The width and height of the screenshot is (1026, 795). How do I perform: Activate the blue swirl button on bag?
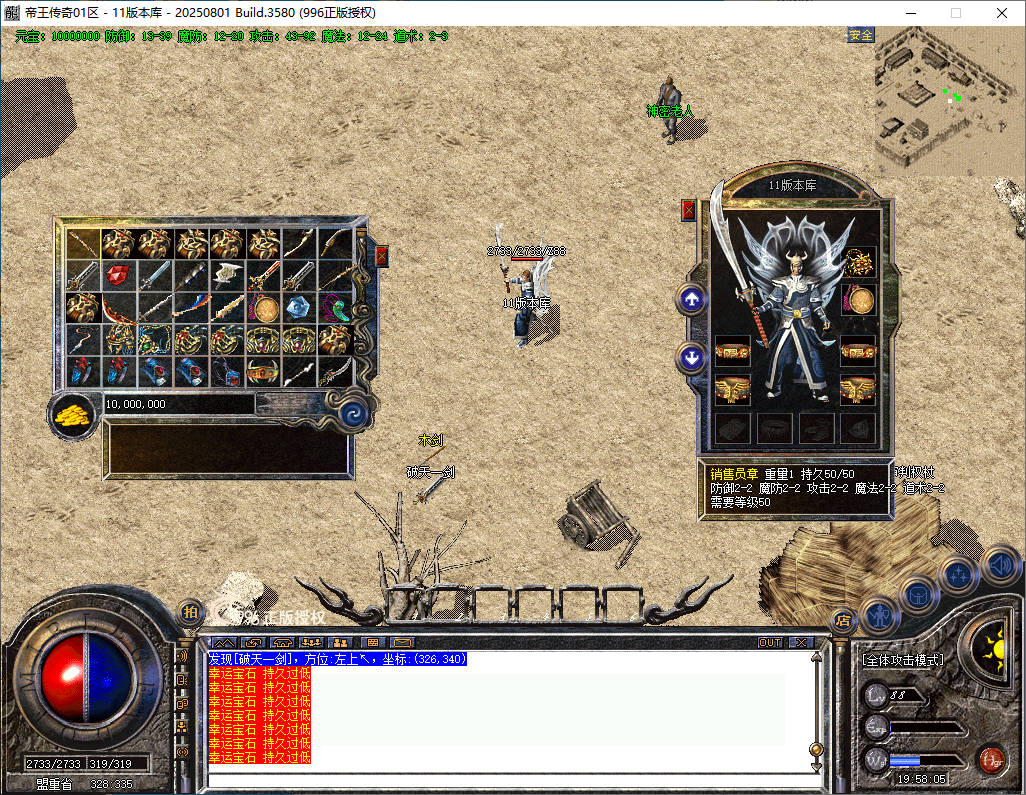click(x=353, y=413)
